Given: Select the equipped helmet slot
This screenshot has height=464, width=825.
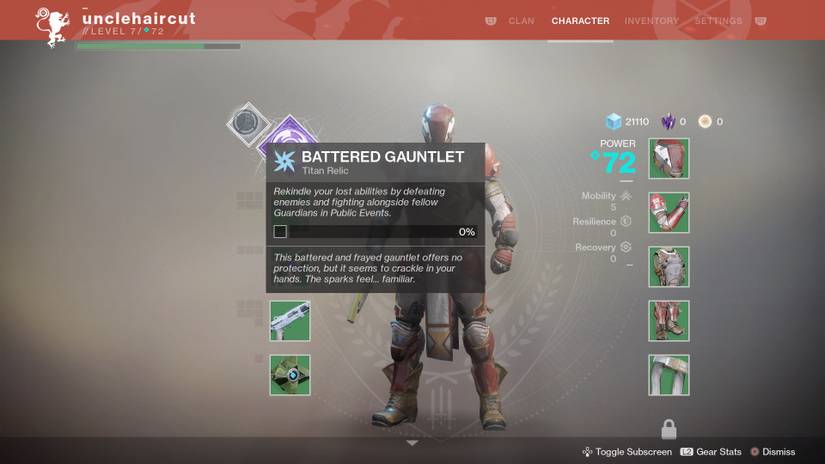Looking at the screenshot, I should coord(668,159).
